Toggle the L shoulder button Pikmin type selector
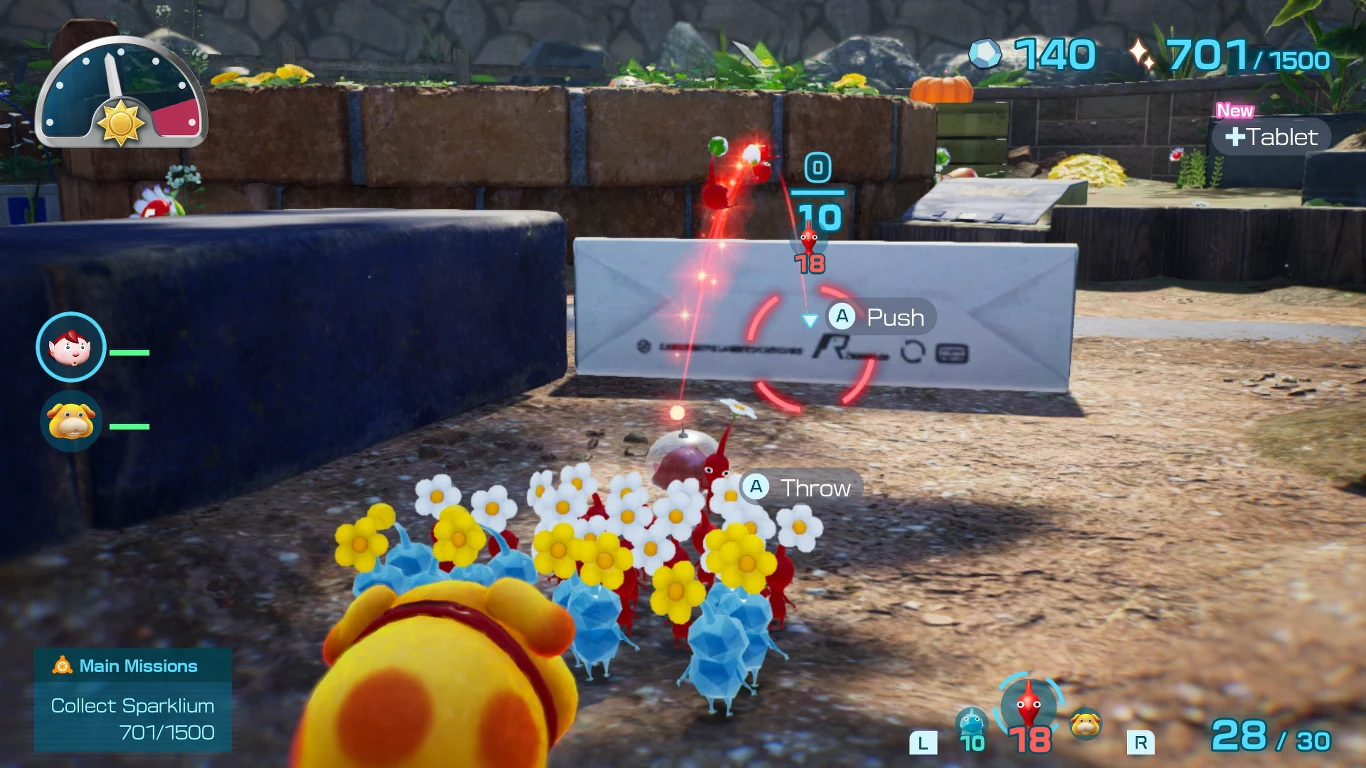 click(x=925, y=744)
